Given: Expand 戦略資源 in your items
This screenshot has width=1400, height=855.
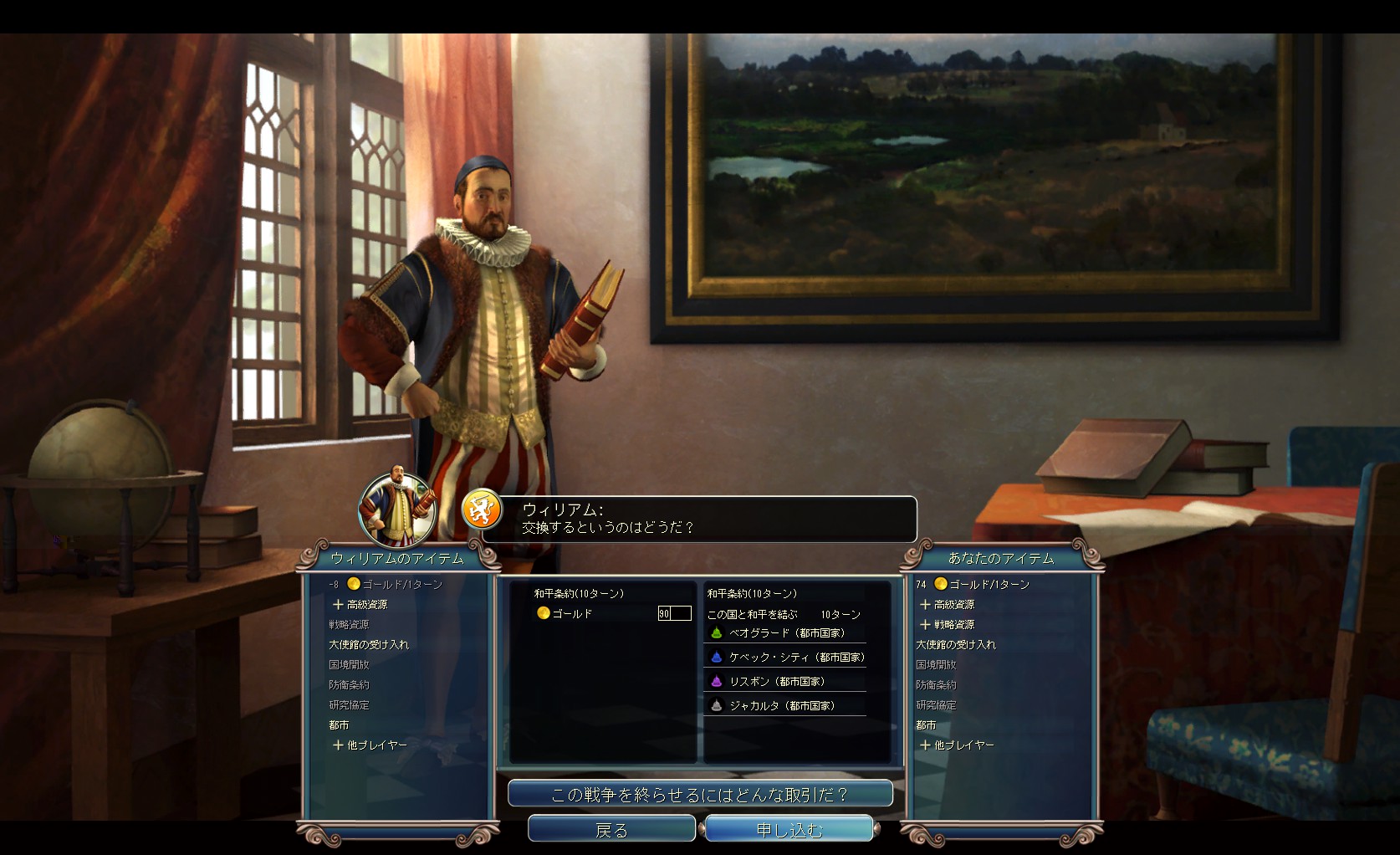Looking at the screenshot, I should 948,624.
